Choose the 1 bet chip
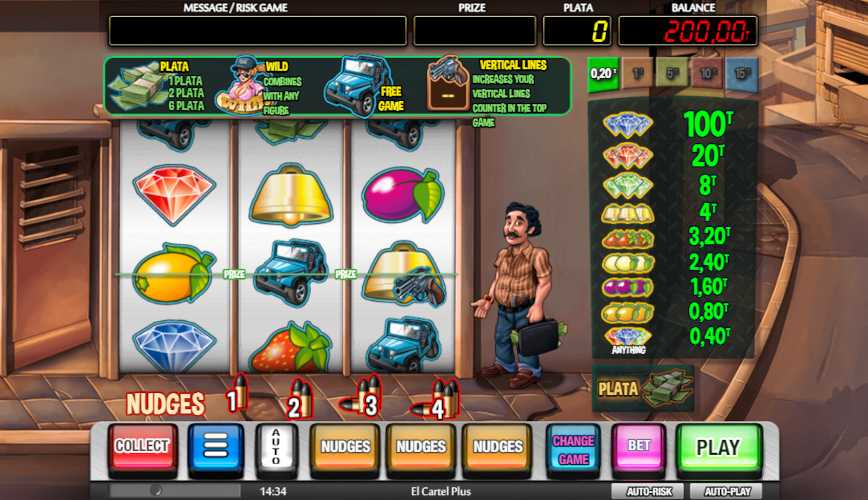The height and width of the screenshot is (500, 868). click(x=638, y=73)
